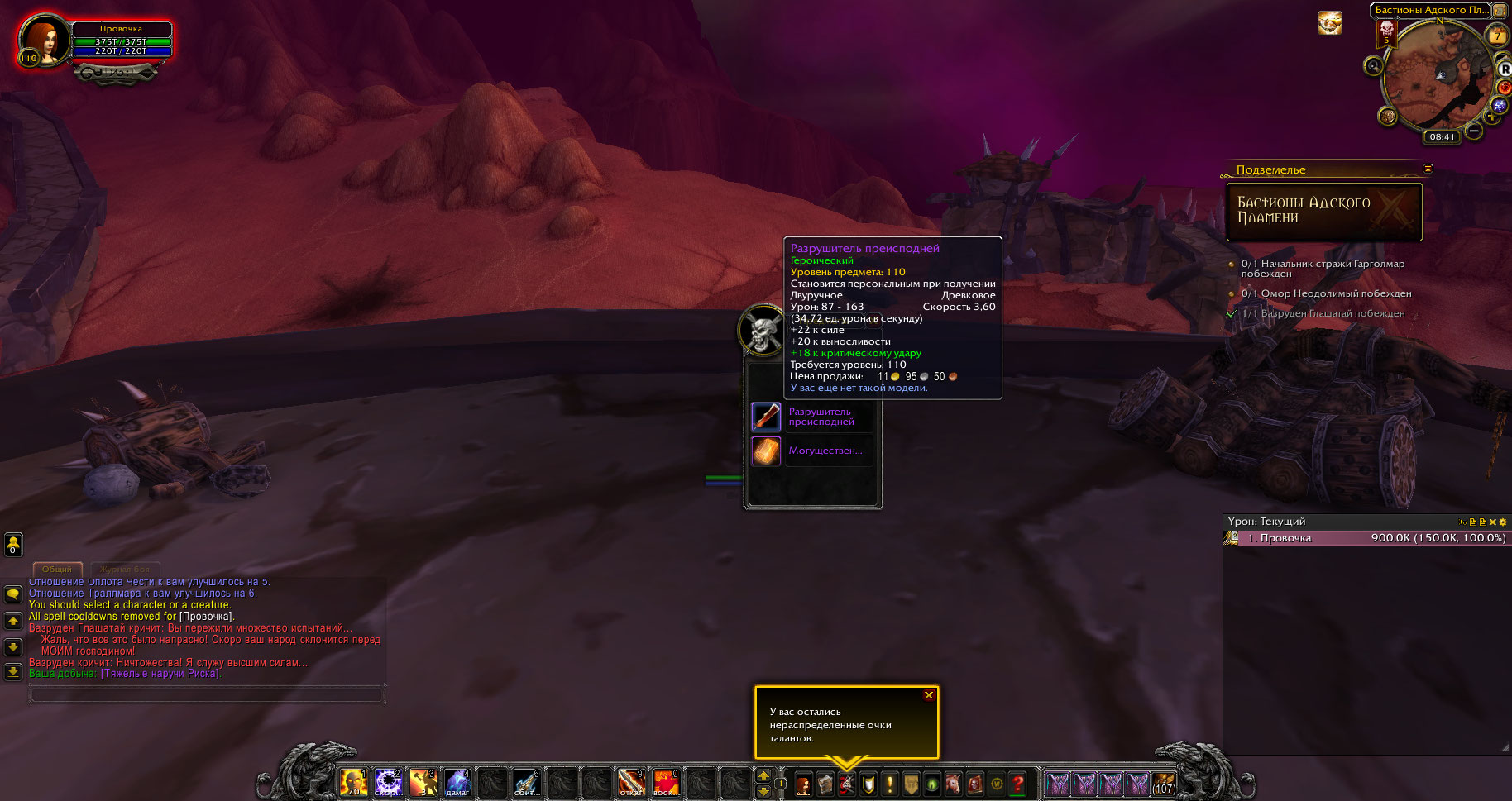Zoom in the minimap
This screenshot has height=801, width=1512.
point(1492,117)
